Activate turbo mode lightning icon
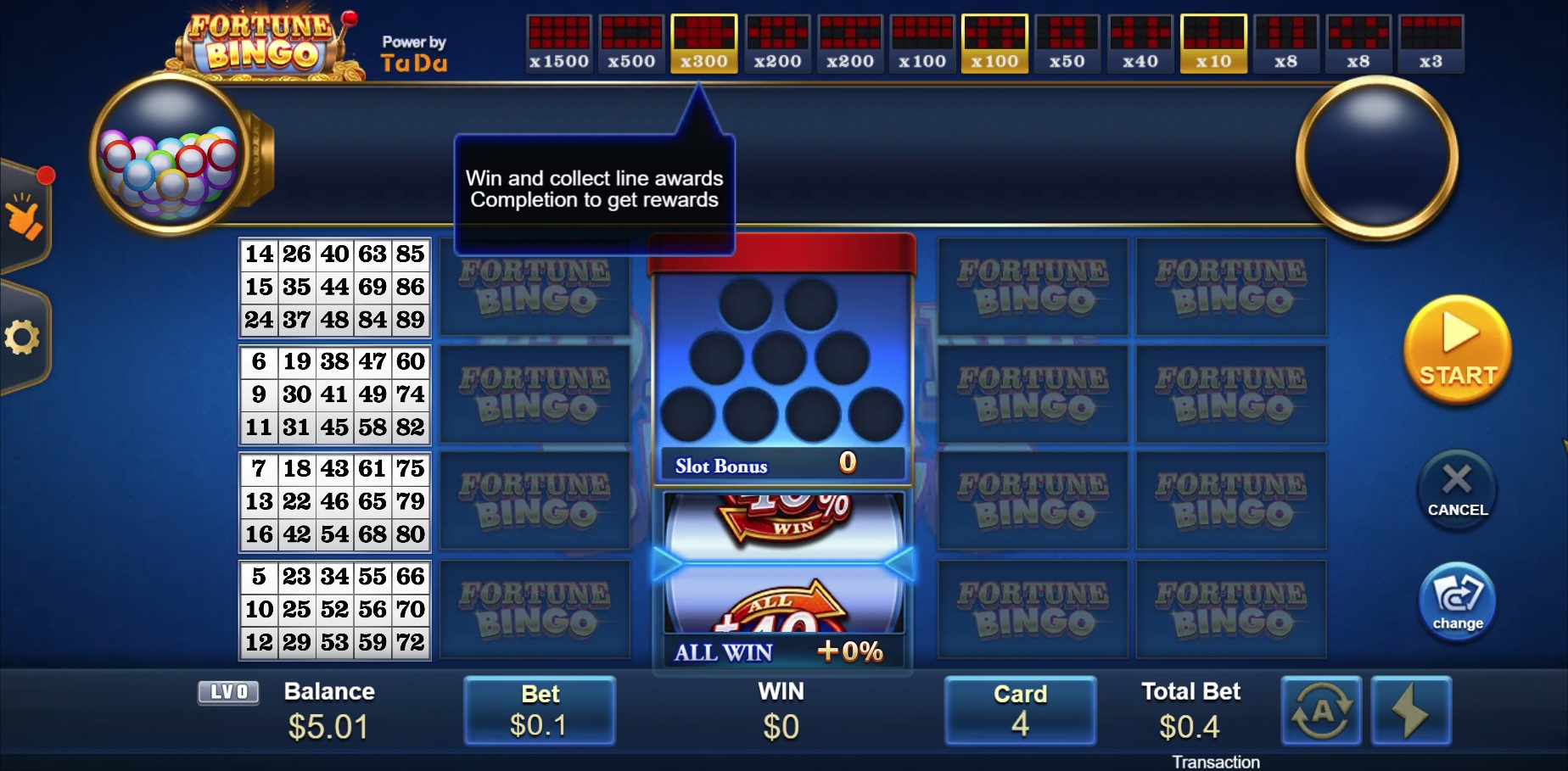 1411,711
